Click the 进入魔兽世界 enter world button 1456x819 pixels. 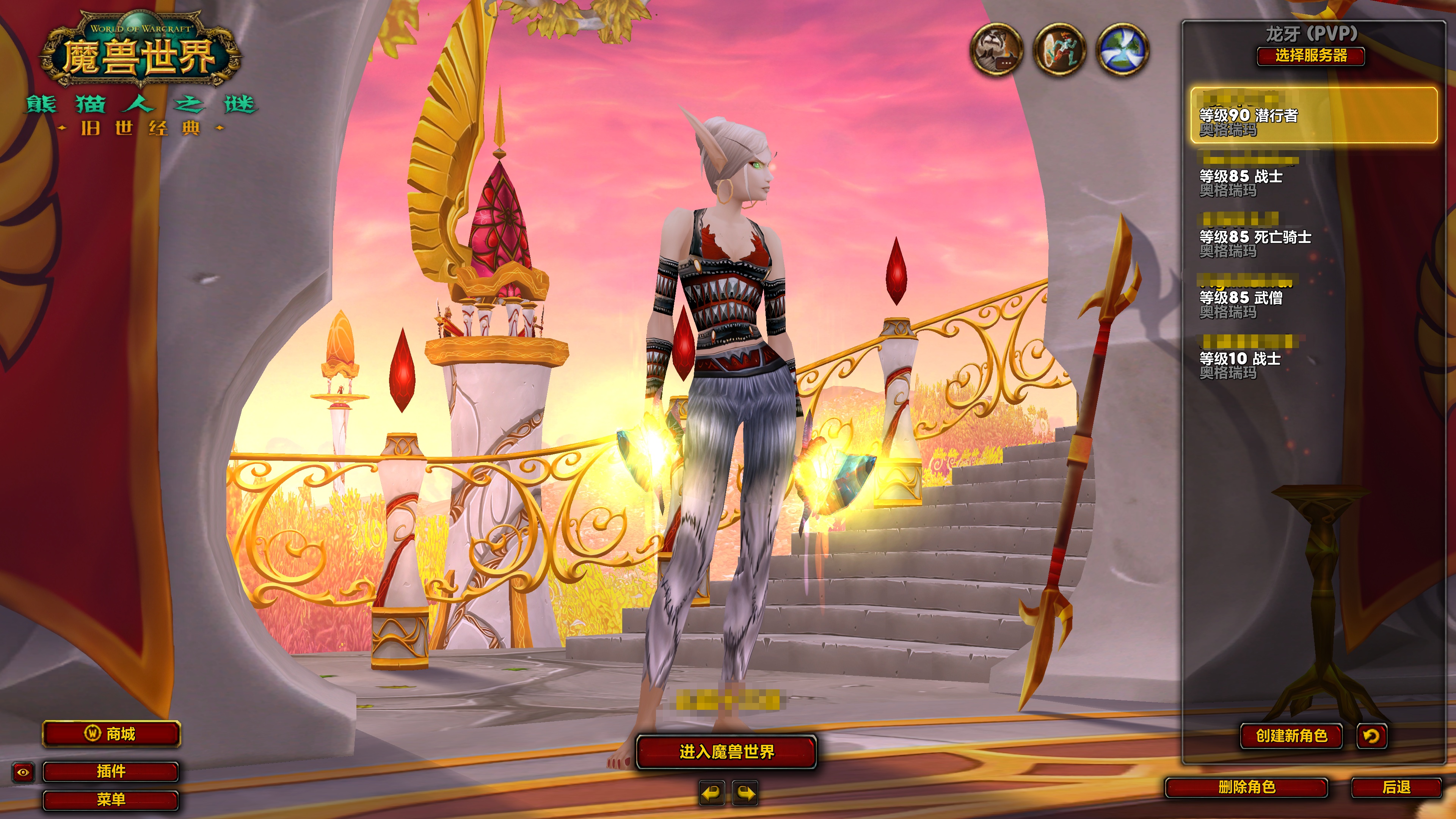[x=726, y=752]
